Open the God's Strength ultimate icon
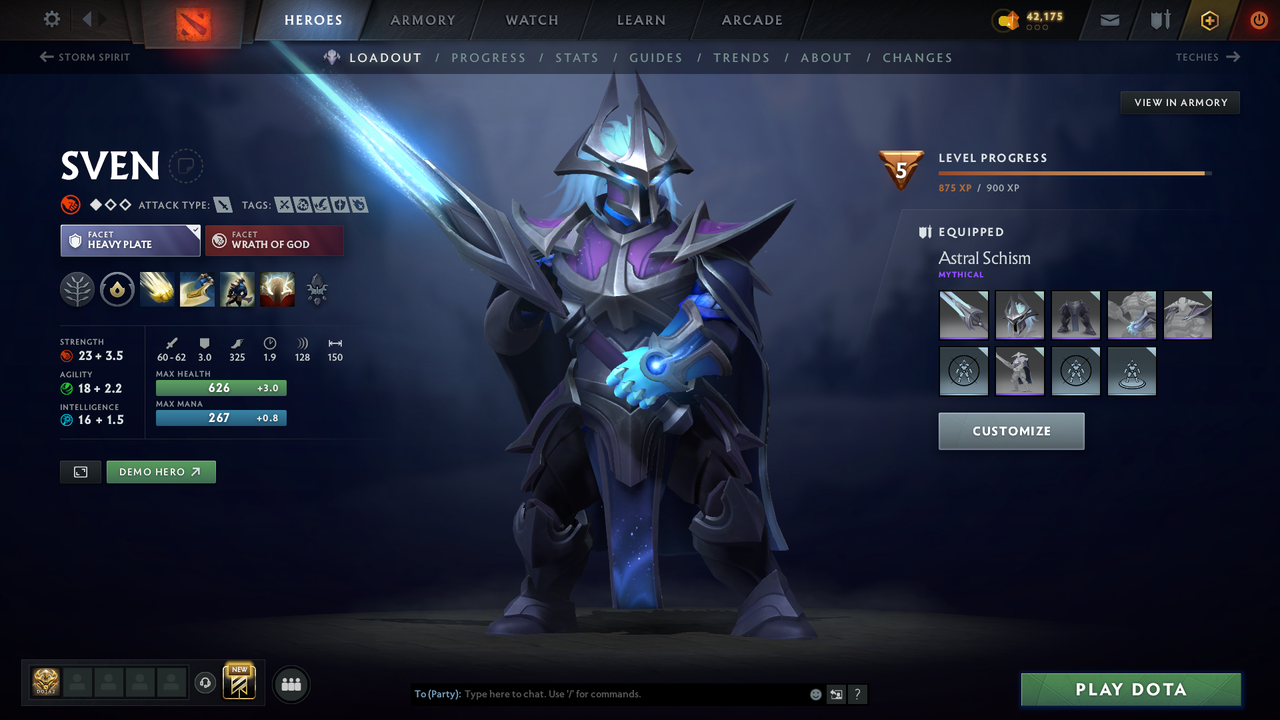 pos(277,289)
